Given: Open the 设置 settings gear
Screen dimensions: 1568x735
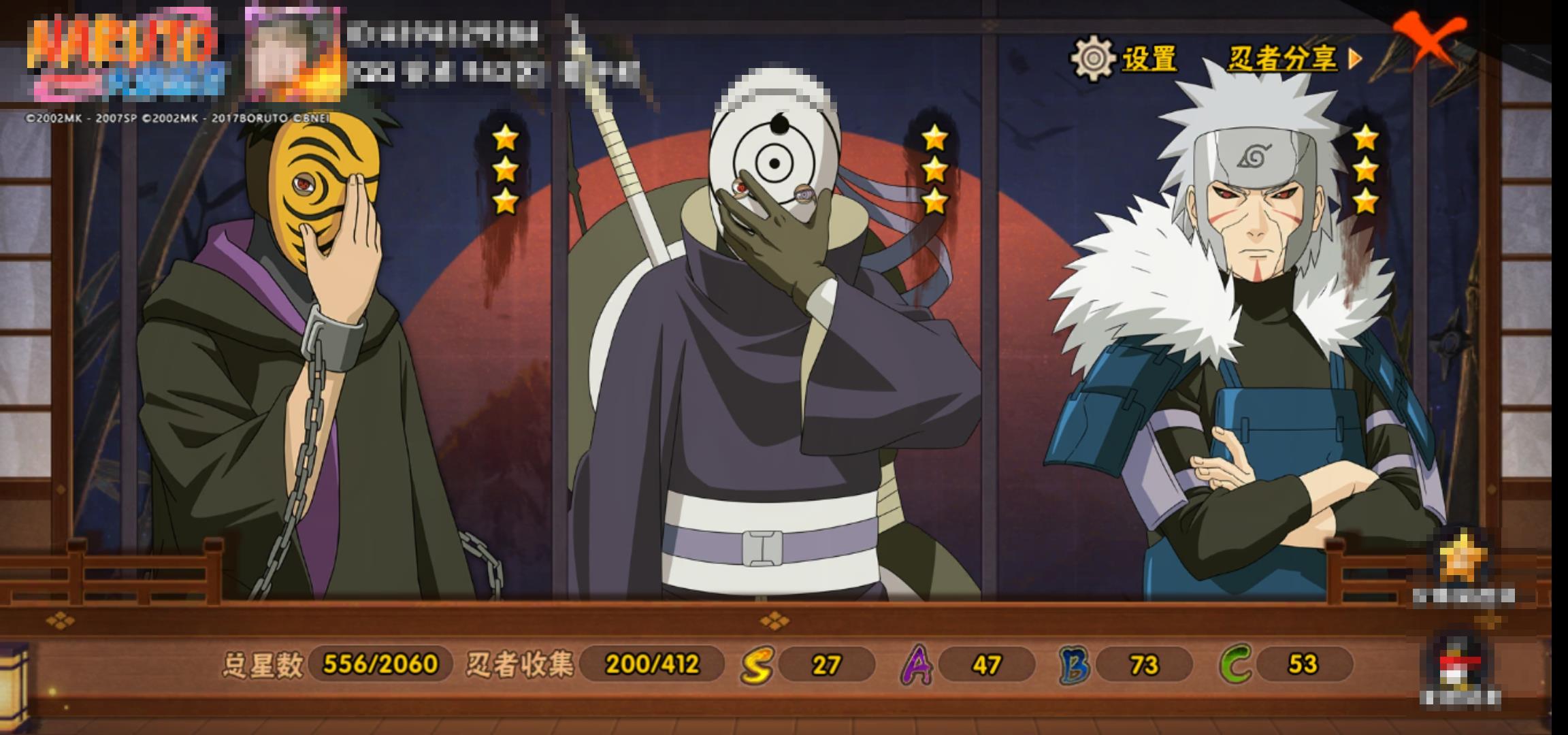Looking at the screenshot, I should click(1124, 59).
